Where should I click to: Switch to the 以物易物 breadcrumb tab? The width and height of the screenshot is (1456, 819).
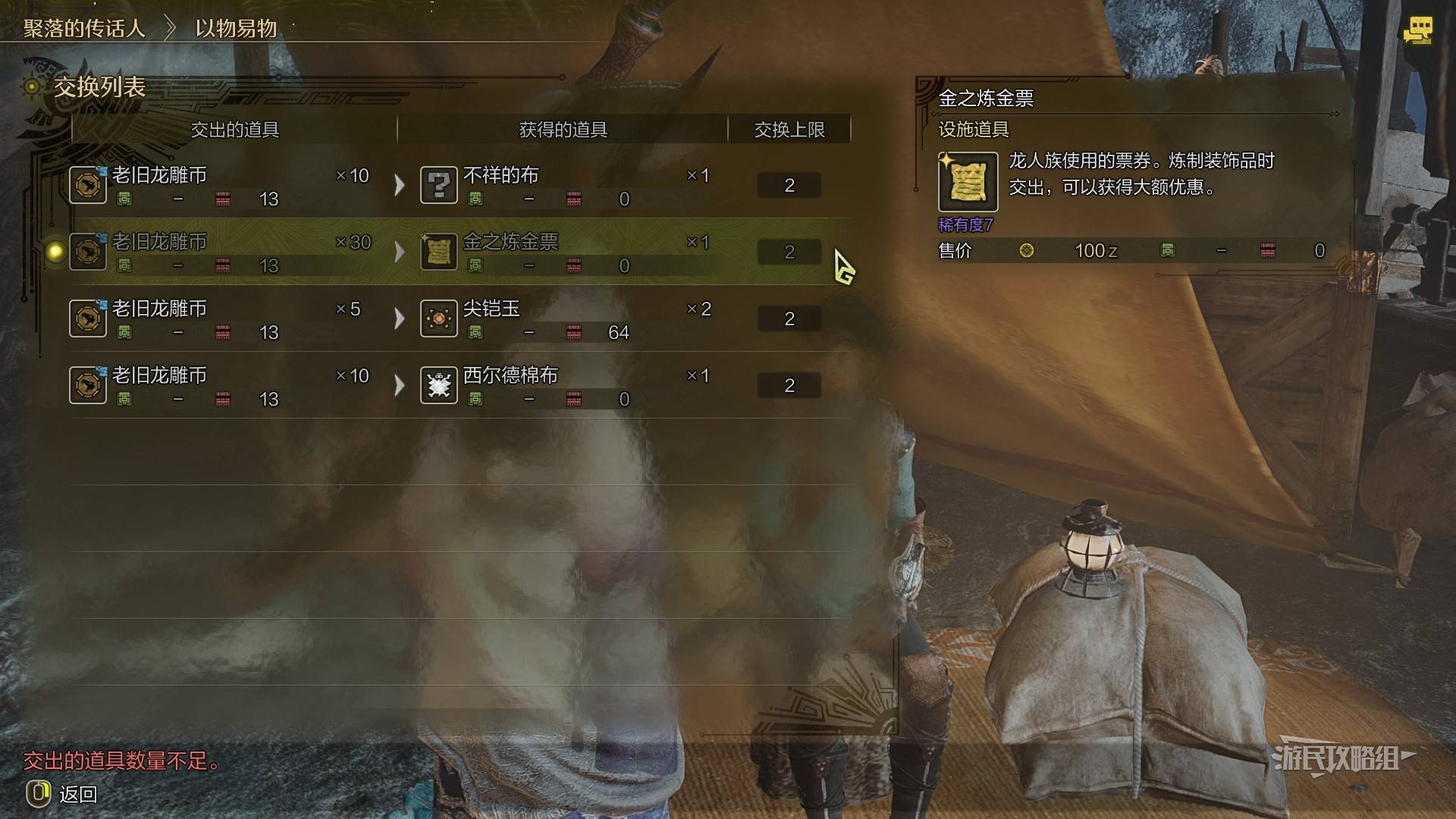[x=235, y=28]
